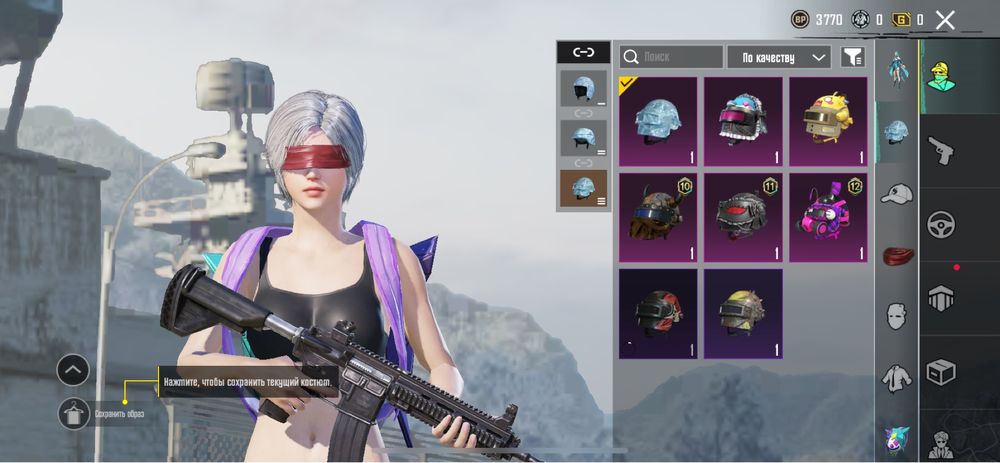Choose the pink visor maid helmet skin
The width and height of the screenshot is (1000, 463).
pyautogui.click(x=743, y=121)
